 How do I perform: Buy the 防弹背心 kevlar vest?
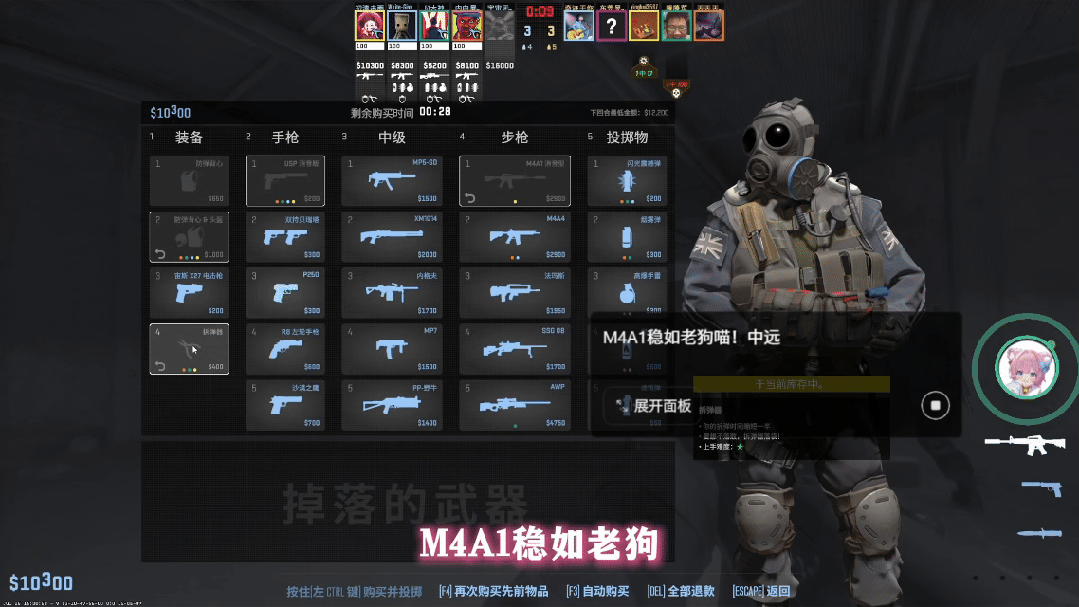(189, 181)
